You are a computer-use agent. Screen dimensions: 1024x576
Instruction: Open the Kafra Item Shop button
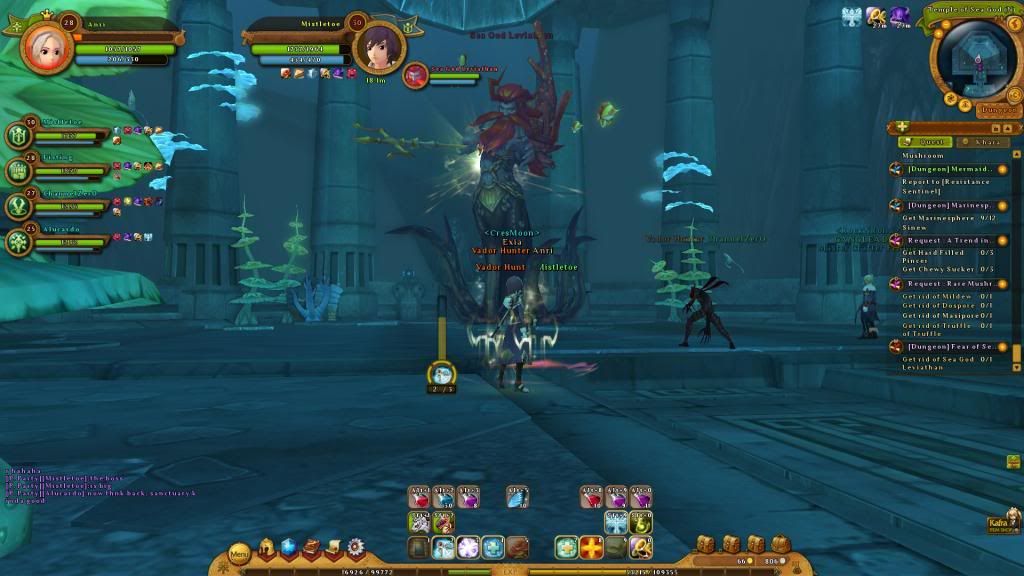tap(1003, 524)
